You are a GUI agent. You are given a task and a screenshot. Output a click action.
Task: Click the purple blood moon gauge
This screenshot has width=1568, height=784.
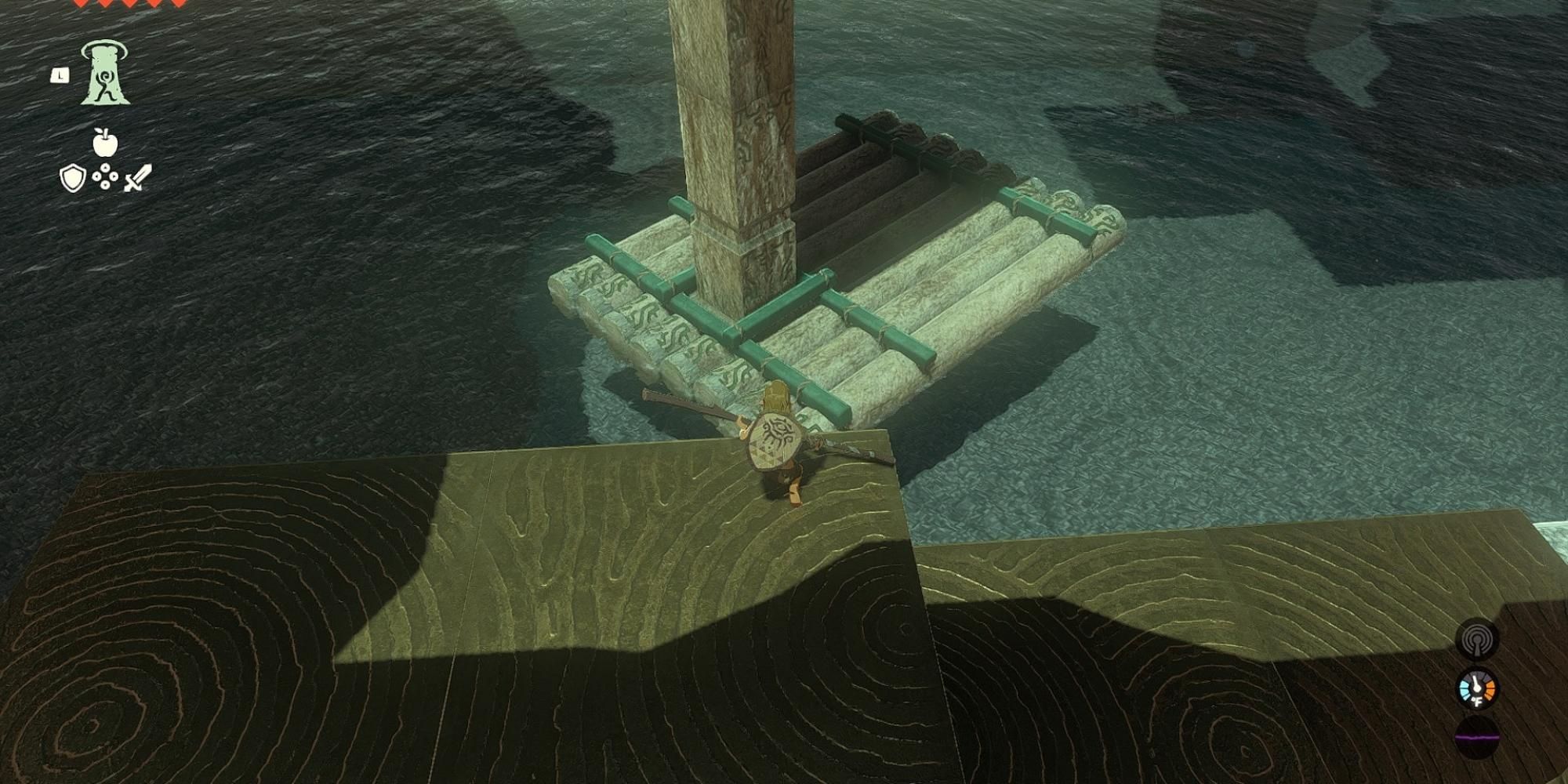tap(1477, 737)
